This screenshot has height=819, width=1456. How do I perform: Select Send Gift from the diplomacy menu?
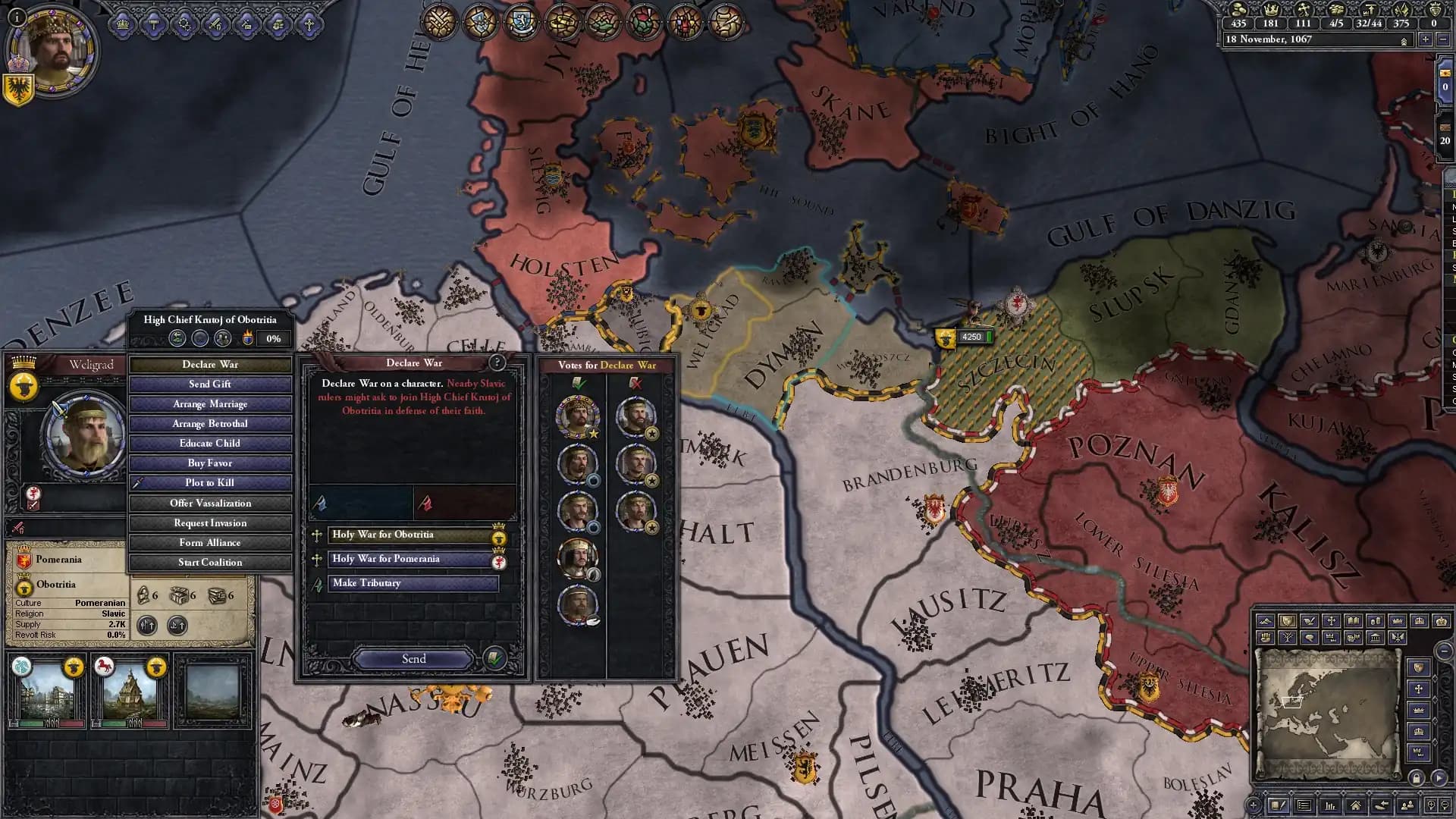point(210,384)
